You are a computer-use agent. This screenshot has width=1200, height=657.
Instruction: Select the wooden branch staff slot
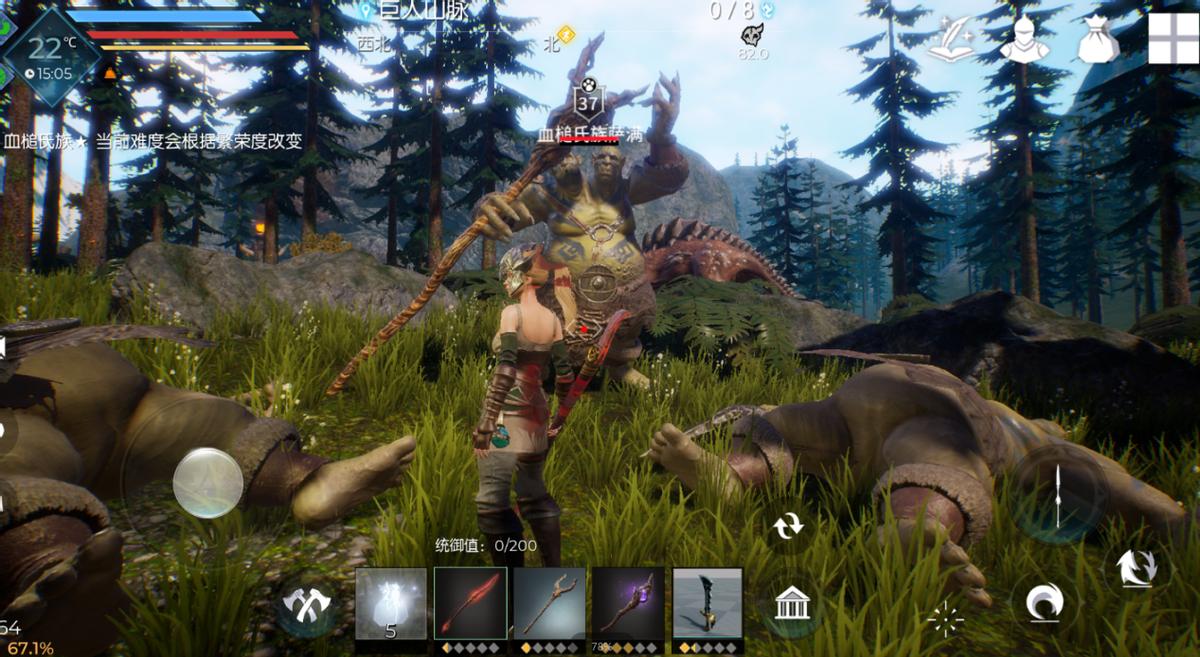549,603
